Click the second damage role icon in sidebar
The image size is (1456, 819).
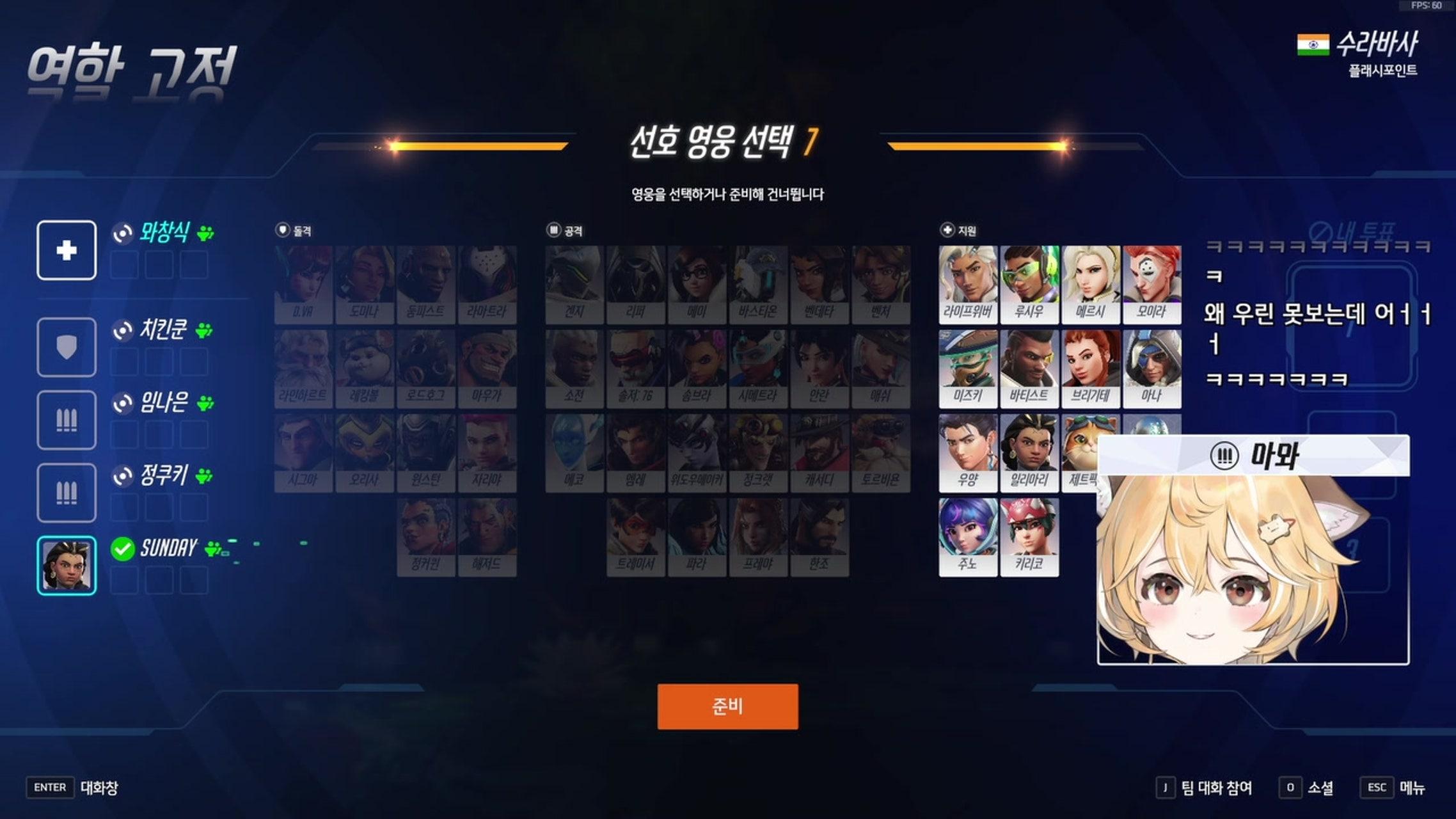click(66, 492)
